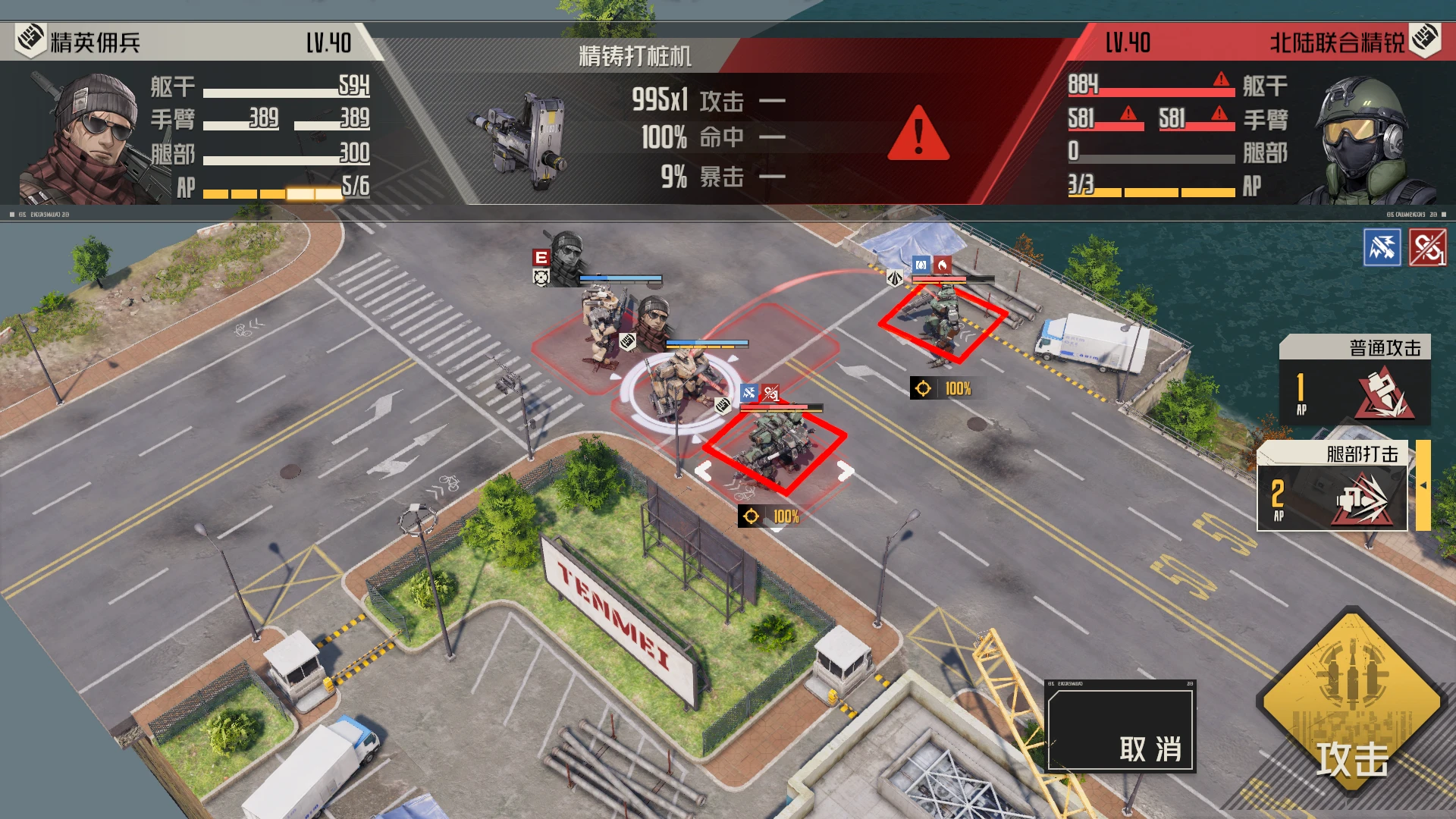Click the blue status effect icon under enemy panel
Image resolution: width=1456 pixels, height=819 pixels.
click(1382, 247)
